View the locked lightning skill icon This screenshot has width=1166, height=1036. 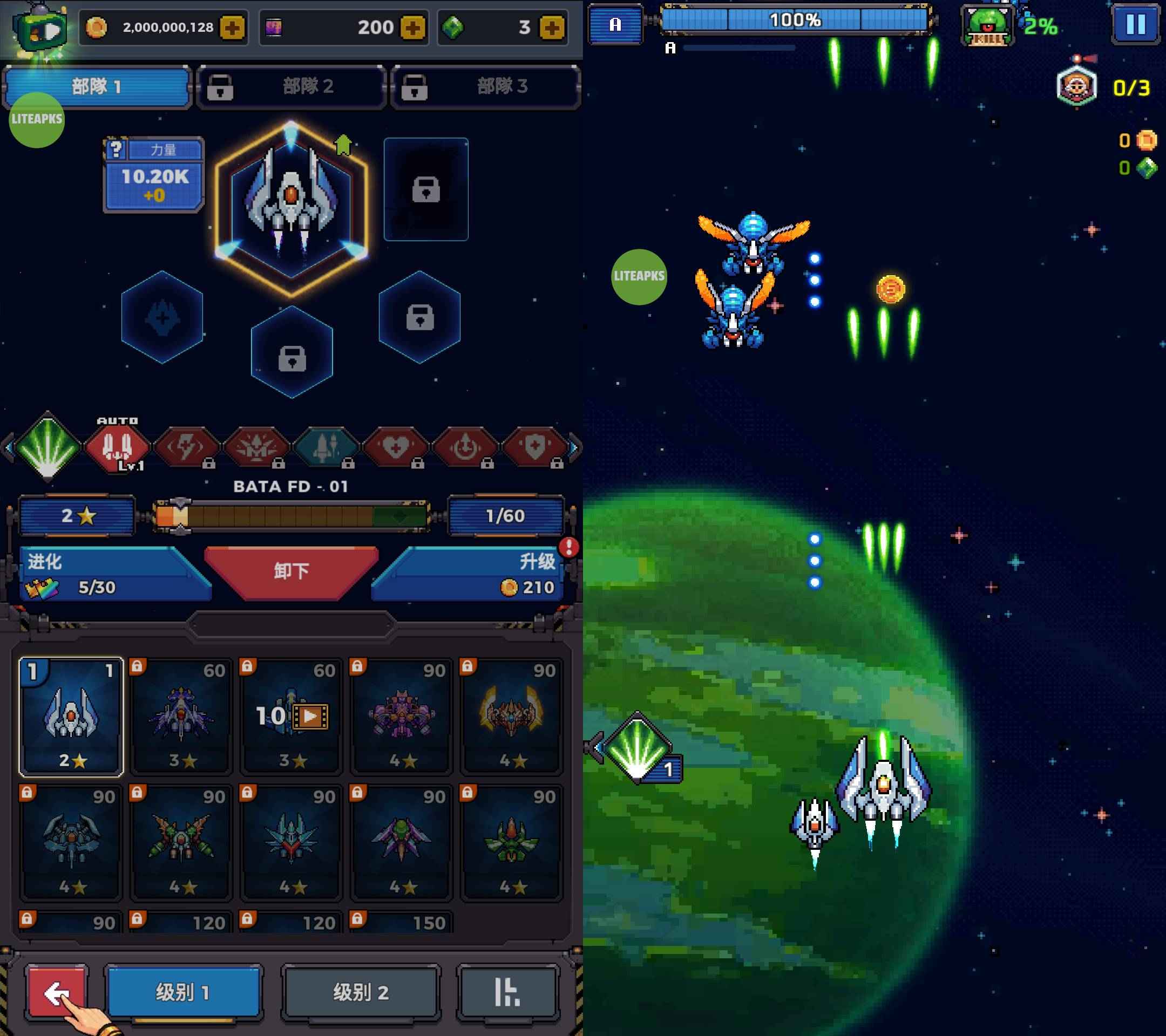point(187,449)
